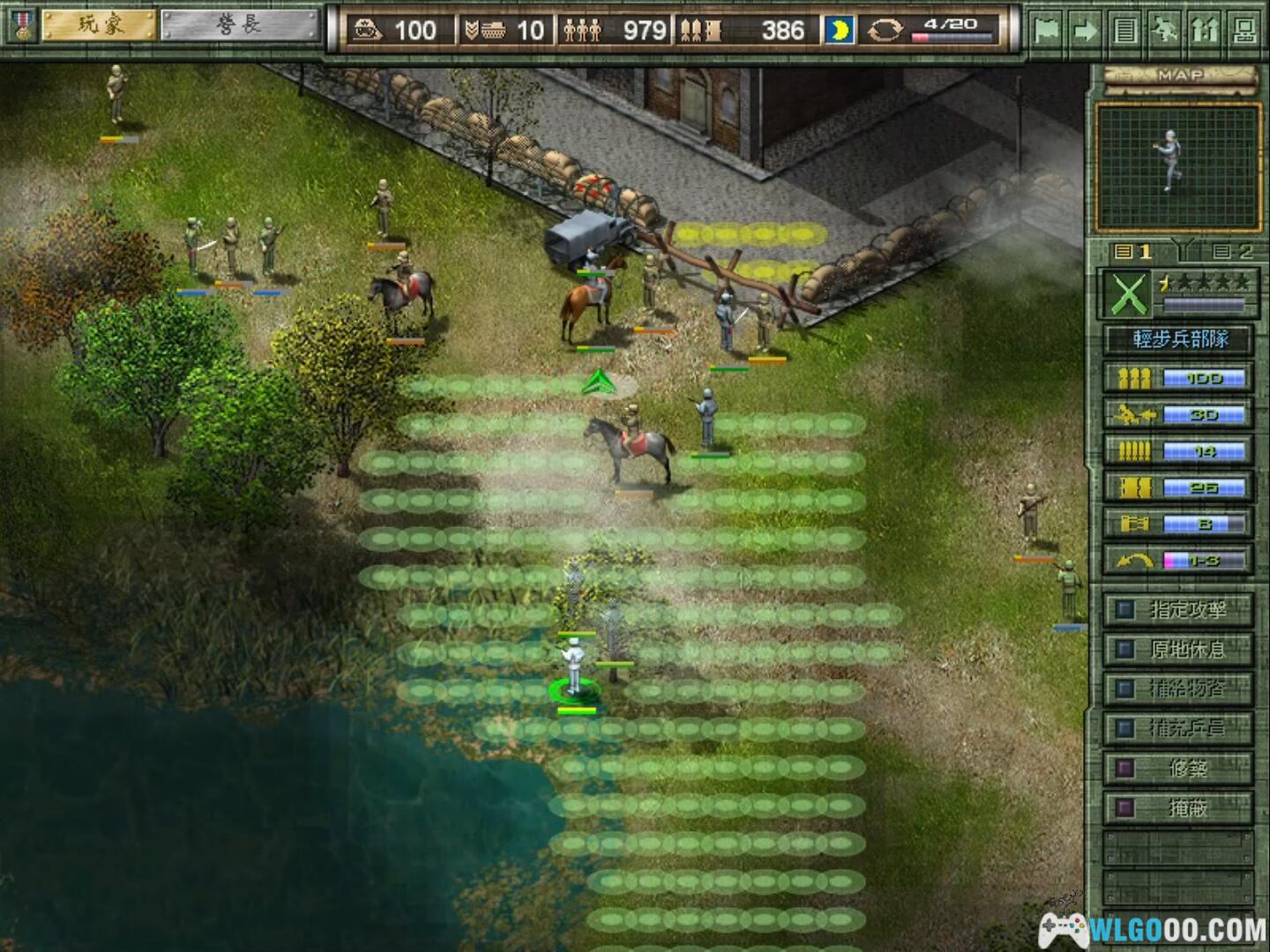Choose the 補充兵員 command
The height and width of the screenshot is (952, 1270).
coord(1178,728)
